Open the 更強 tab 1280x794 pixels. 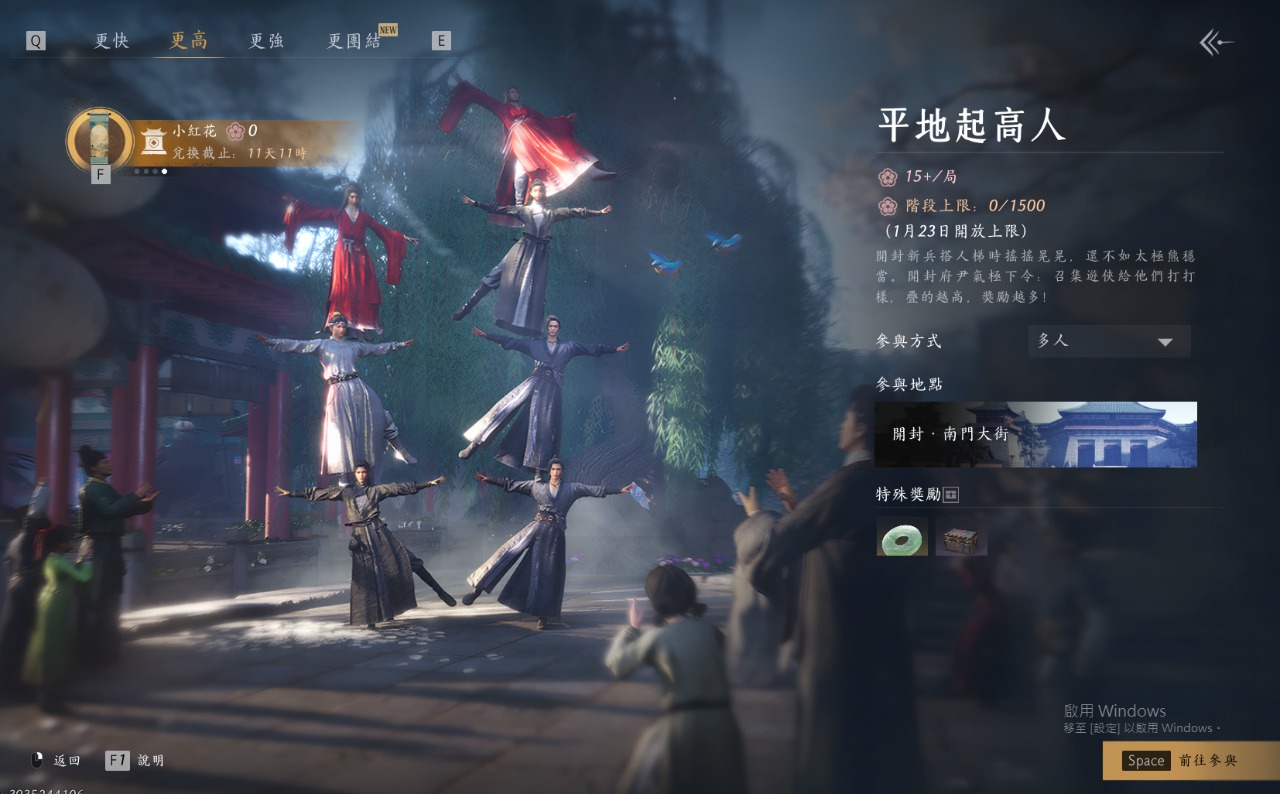point(267,41)
